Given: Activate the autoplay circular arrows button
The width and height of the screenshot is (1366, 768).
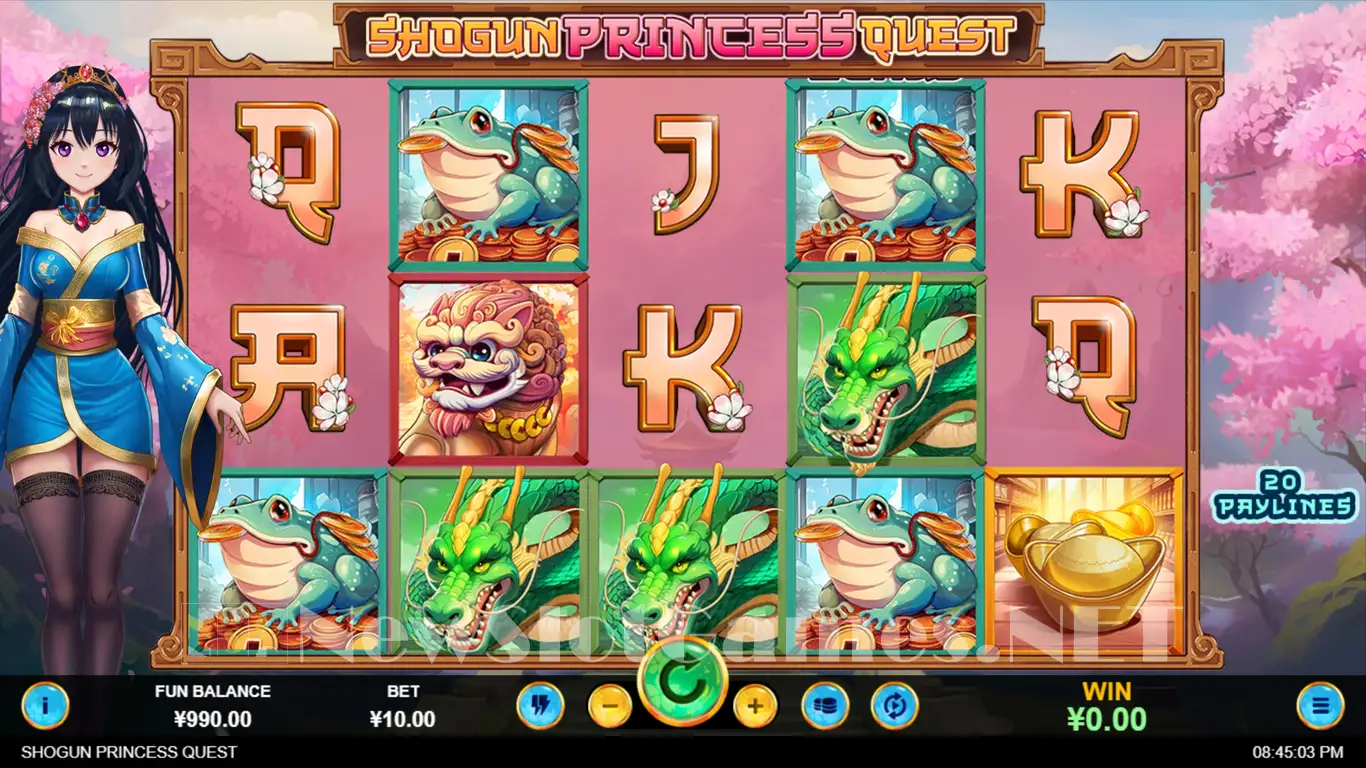Looking at the screenshot, I should [x=894, y=706].
